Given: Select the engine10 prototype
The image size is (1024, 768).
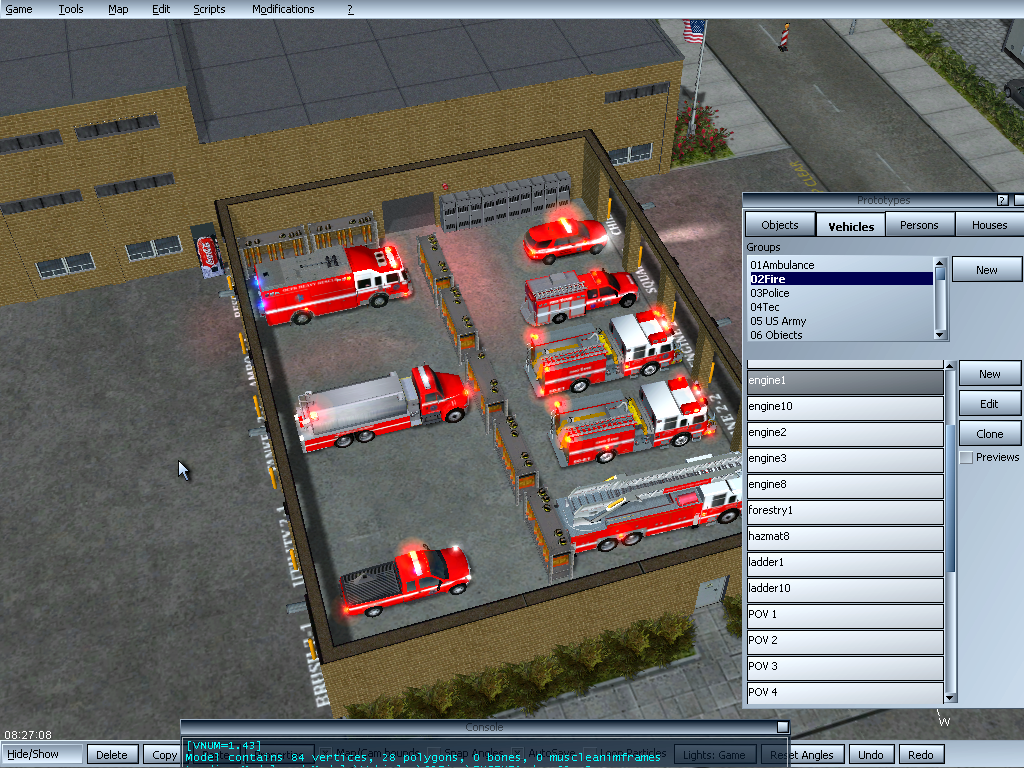Looking at the screenshot, I should coord(845,407).
